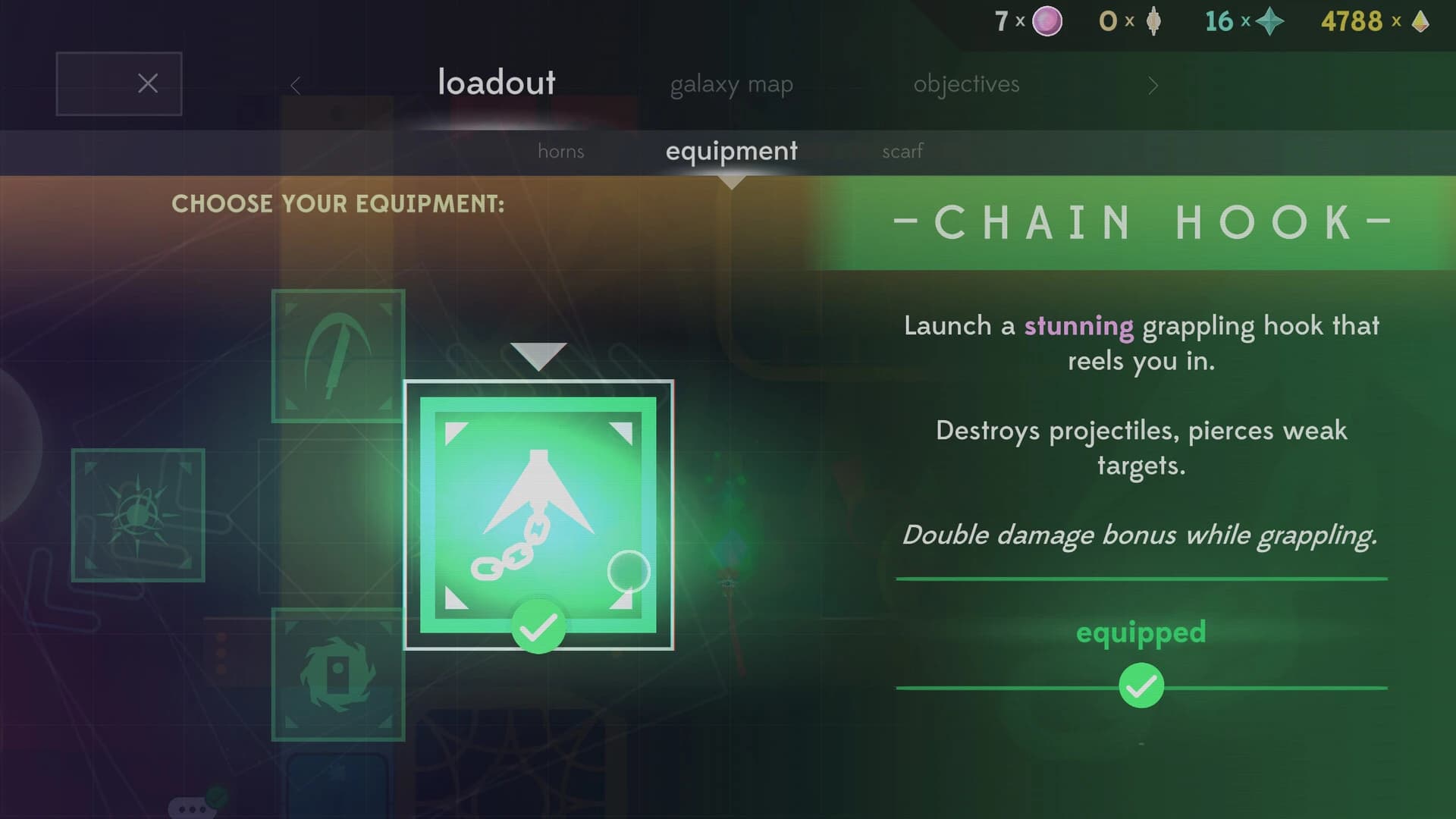Viewport: 1456px width, 819px height.
Task: Switch to the horns tab
Action: (561, 152)
